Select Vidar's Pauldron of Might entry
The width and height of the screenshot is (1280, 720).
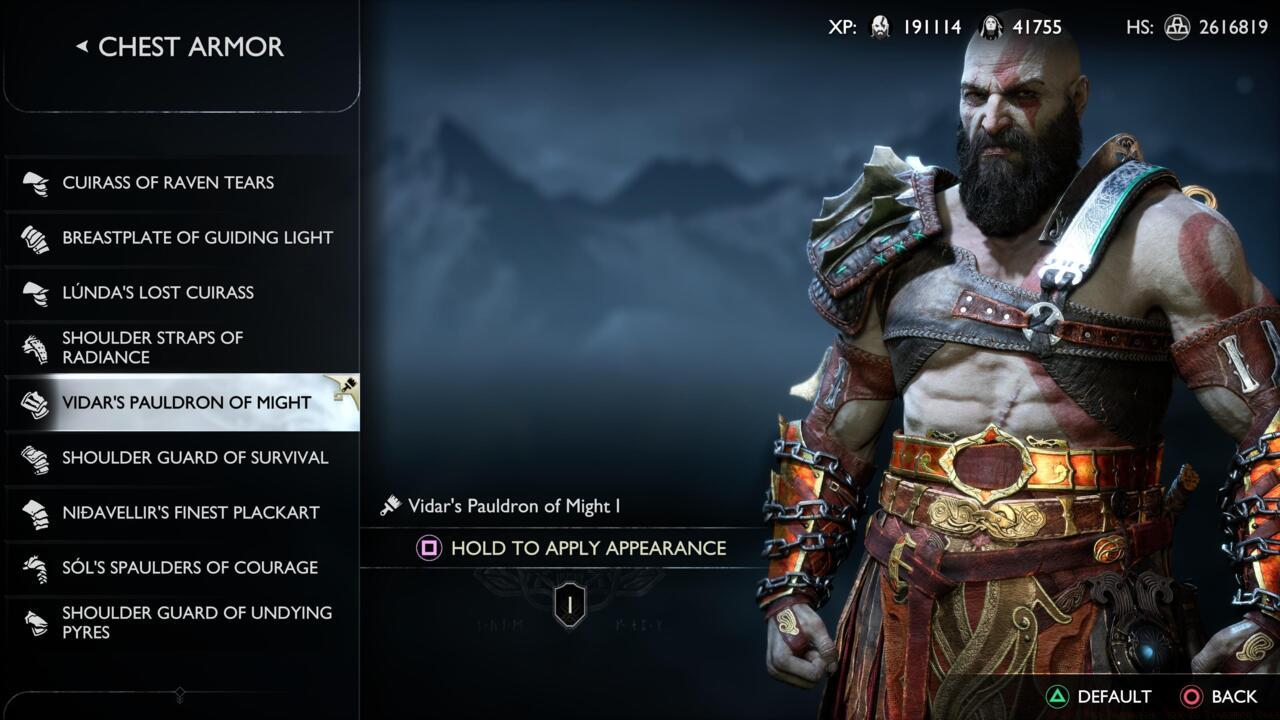point(187,403)
